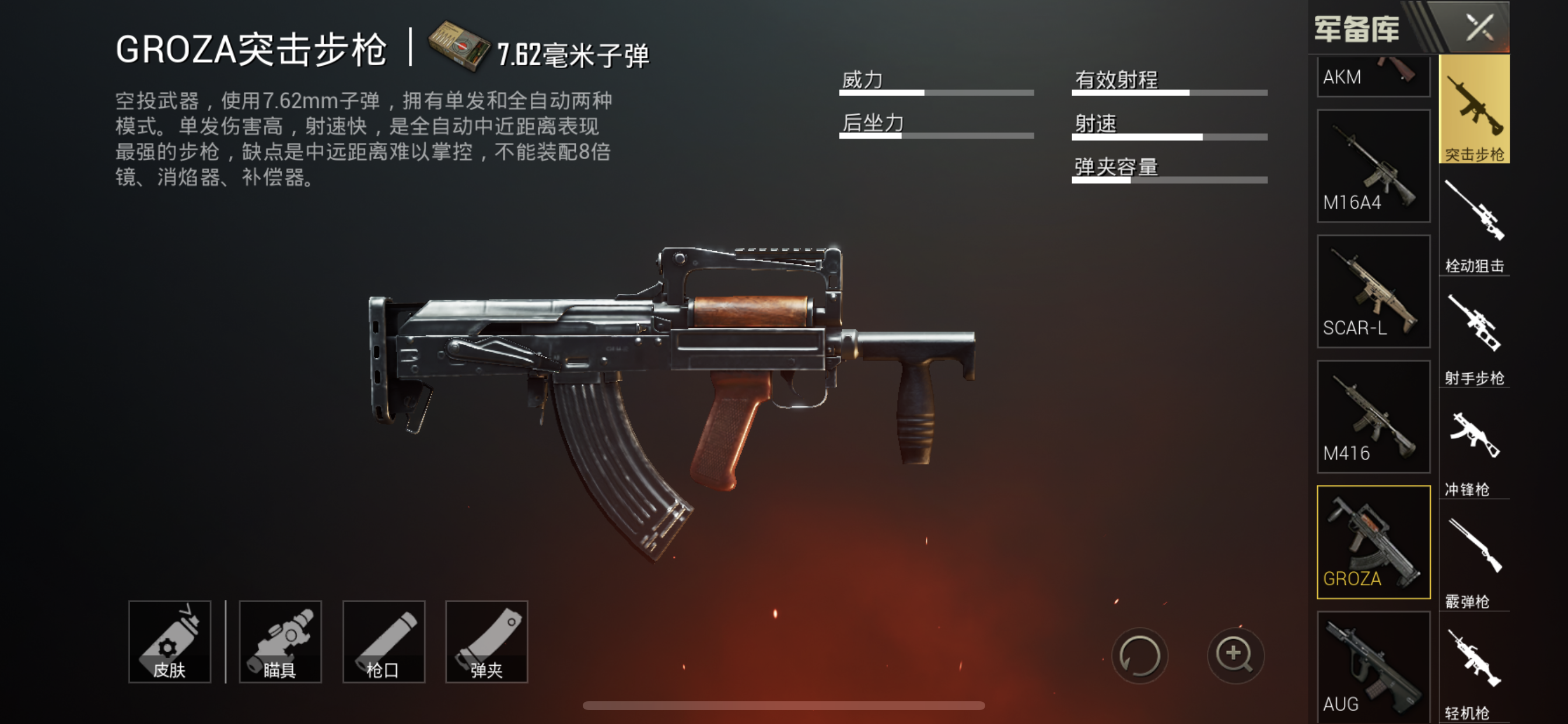Choose the 枪口 muzzle attachment slot

(383, 642)
